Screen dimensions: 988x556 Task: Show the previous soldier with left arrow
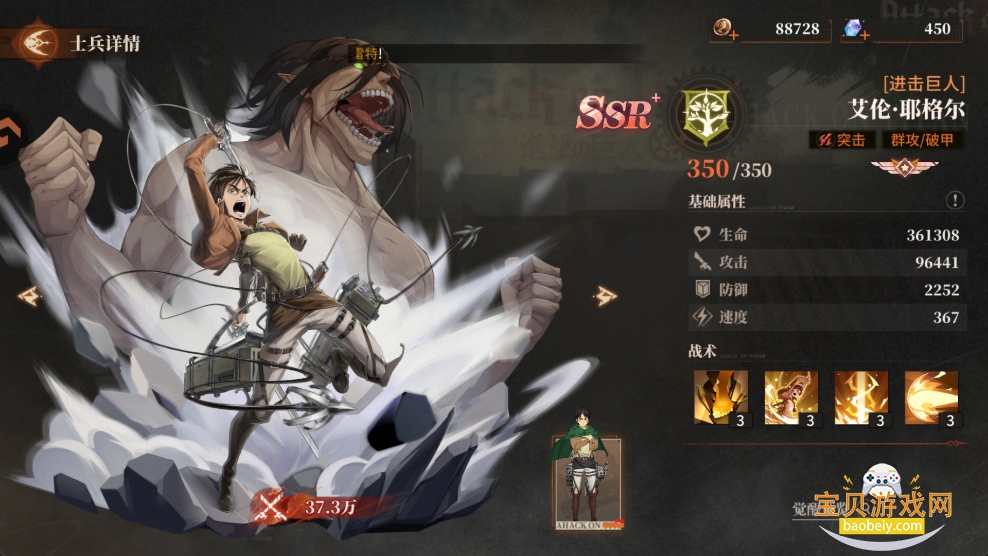click(30, 295)
